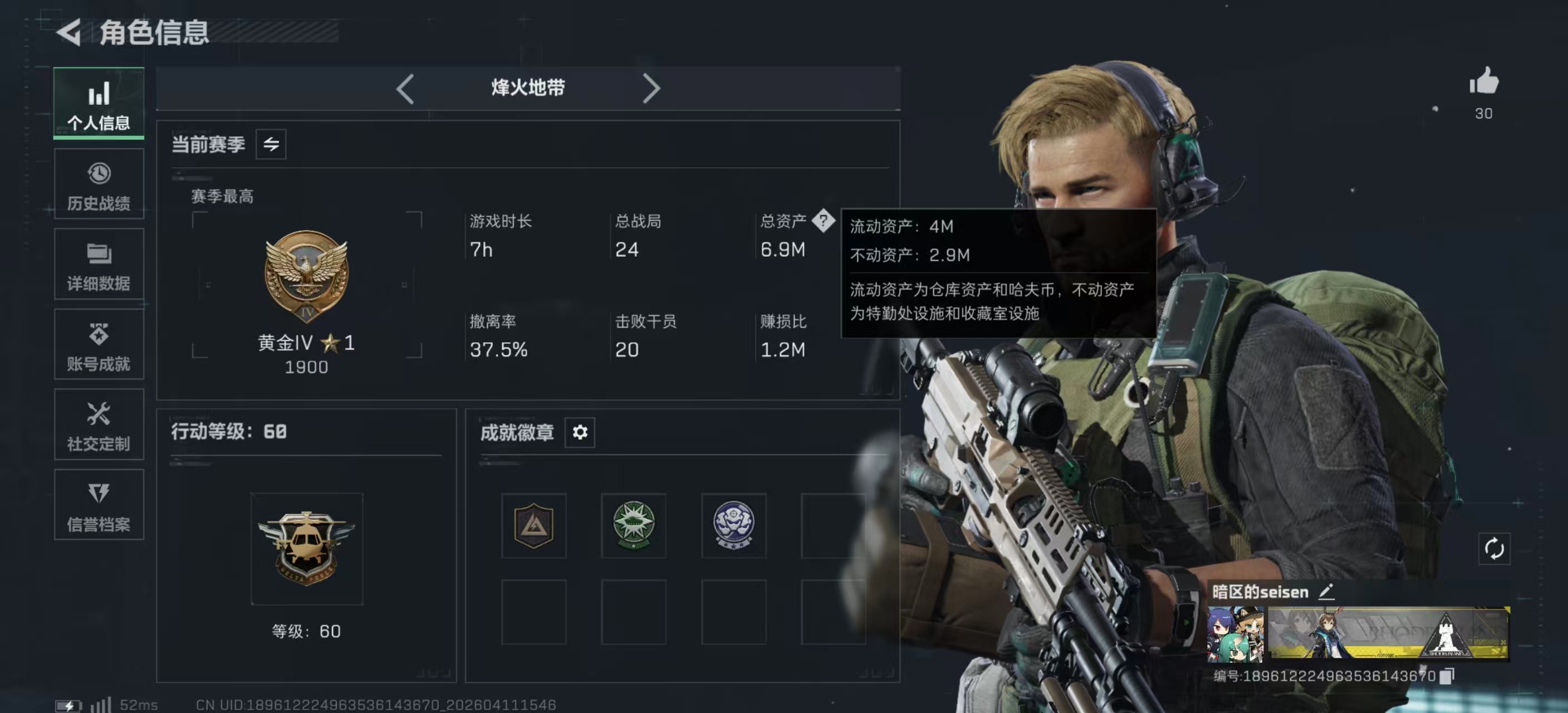This screenshot has width=1568, height=713.
Task: Click right arrow next to 烽火地带
Action: 651,88
